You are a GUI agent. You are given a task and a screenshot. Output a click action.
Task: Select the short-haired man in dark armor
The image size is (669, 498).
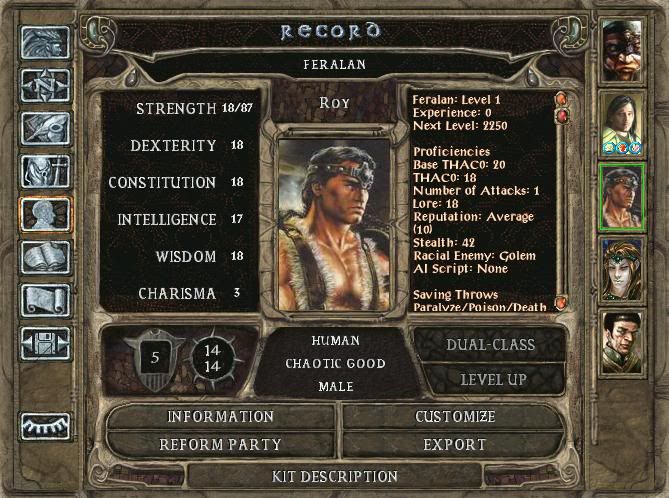click(x=621, y=343)
